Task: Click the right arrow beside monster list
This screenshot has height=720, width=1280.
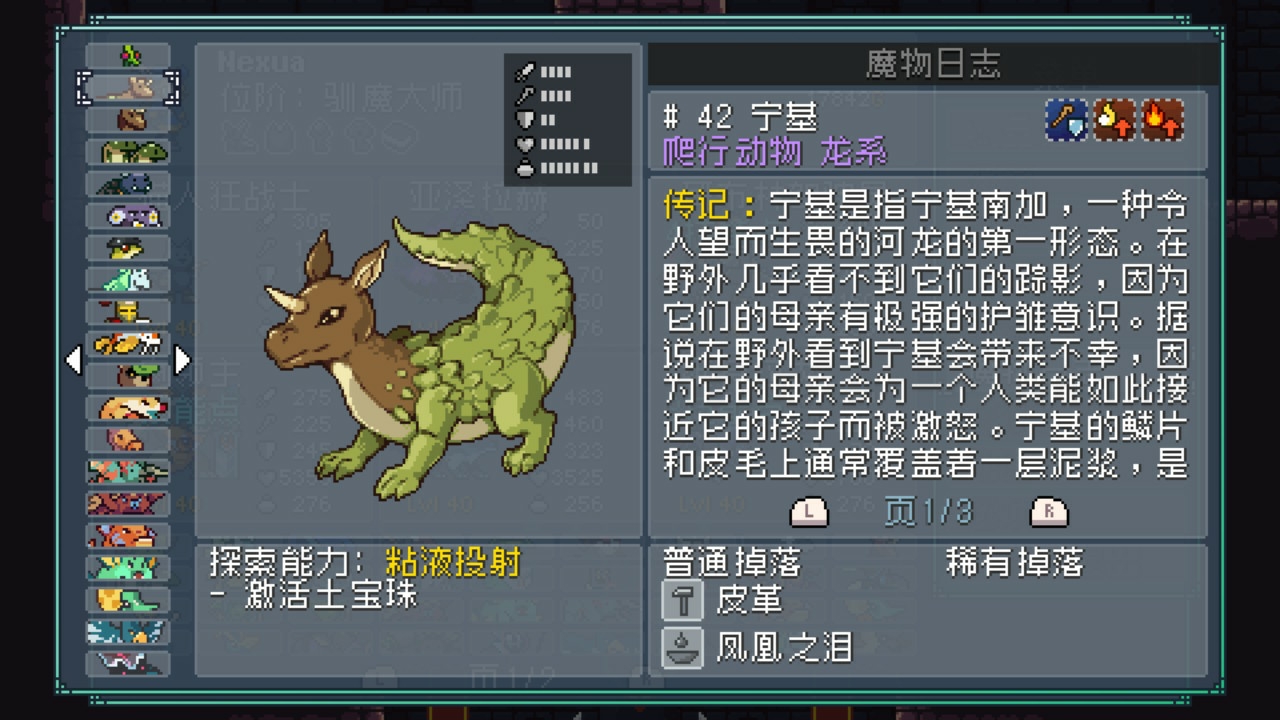Action: tap(182, 360)
